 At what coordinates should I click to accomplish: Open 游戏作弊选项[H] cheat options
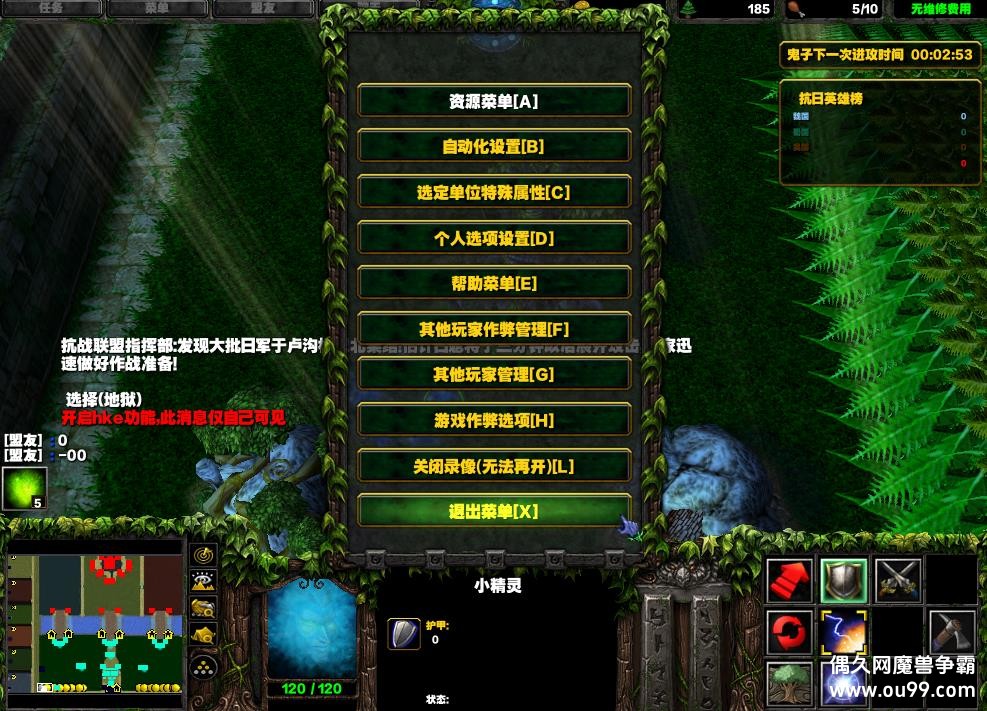494,420
